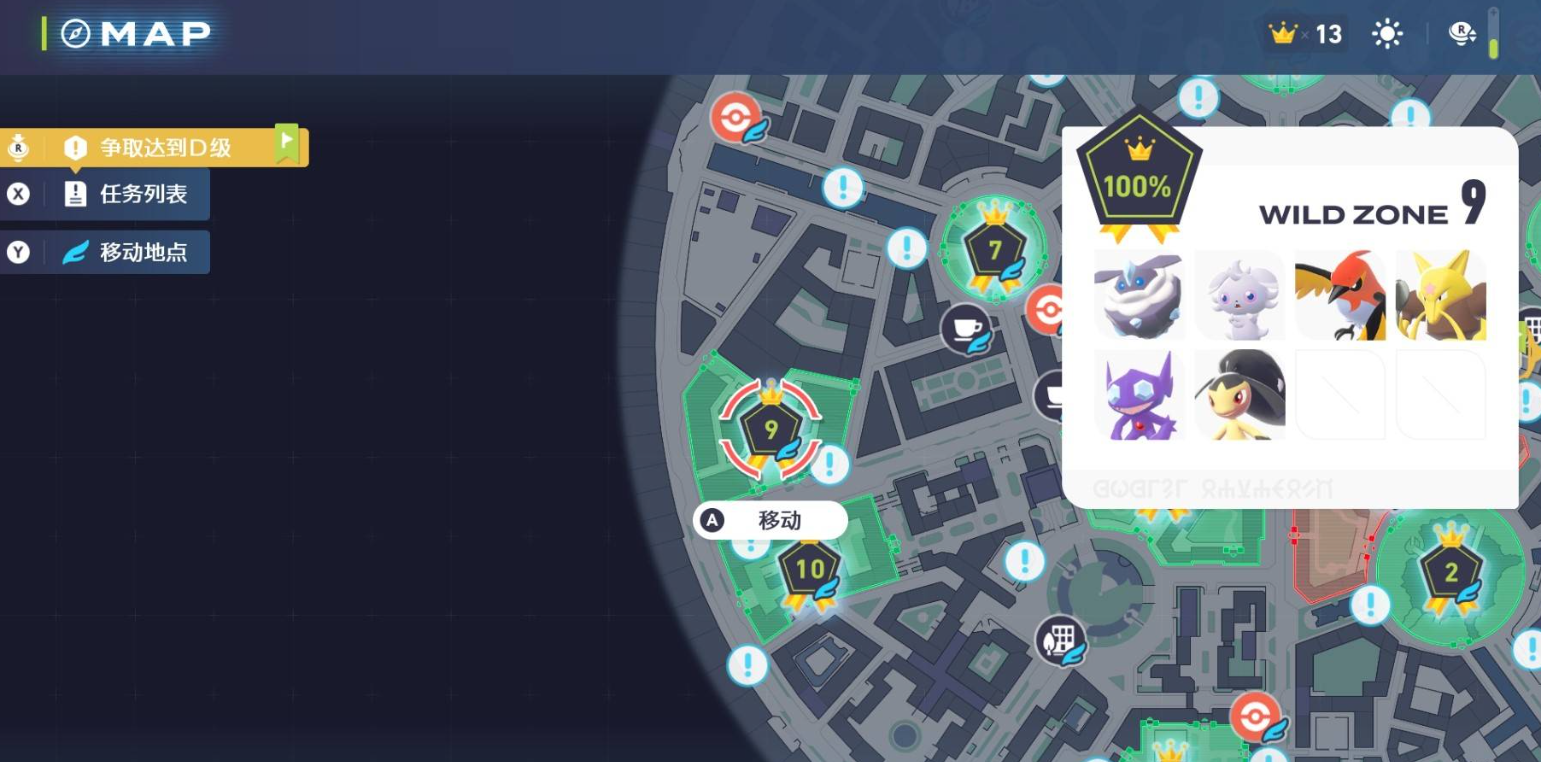Select the Kadabra portrait in Wild Zone panel

pyautogui.click(x=1441, y=296)
